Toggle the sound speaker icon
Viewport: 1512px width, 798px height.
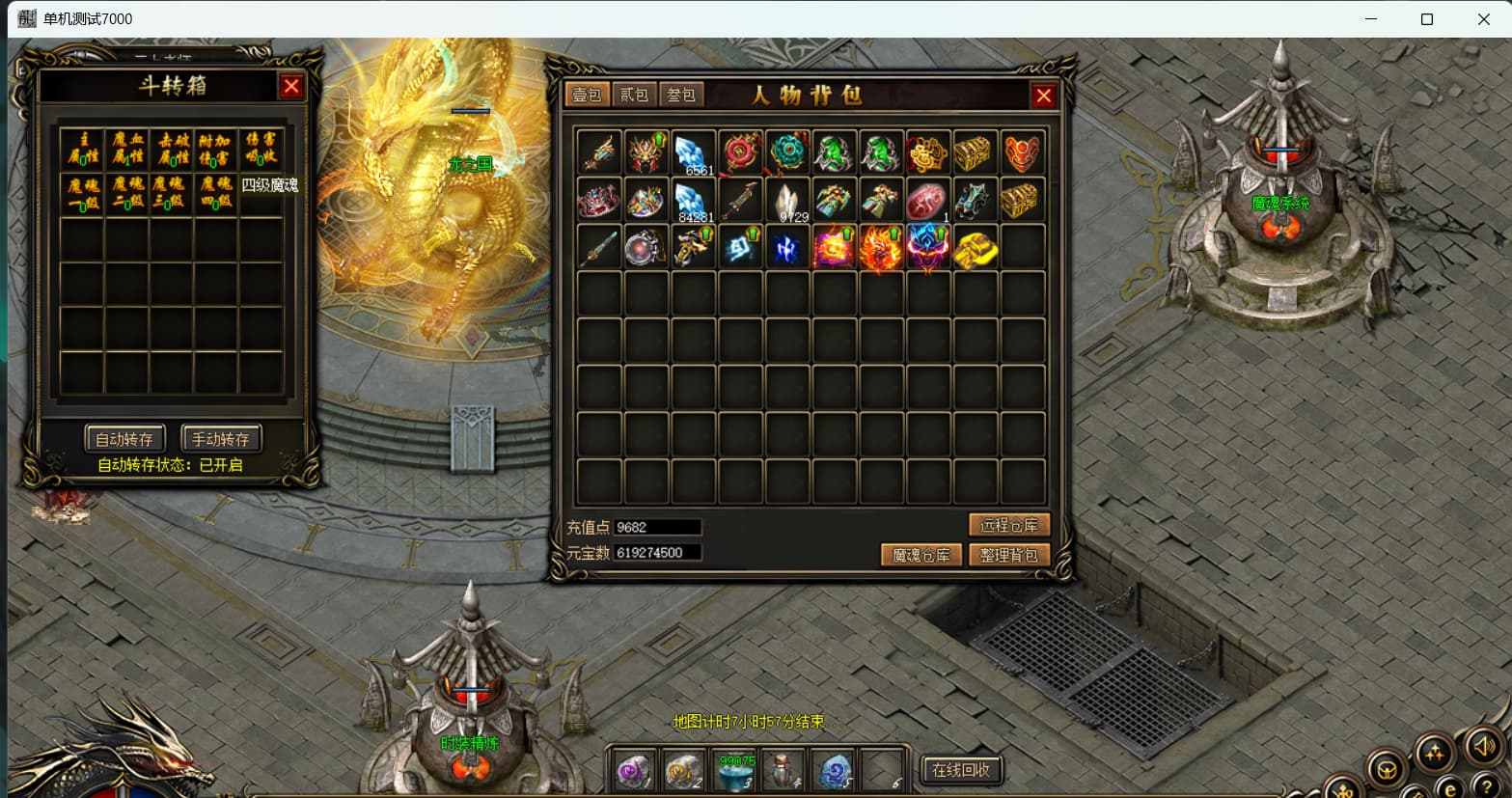[1483, 746]
